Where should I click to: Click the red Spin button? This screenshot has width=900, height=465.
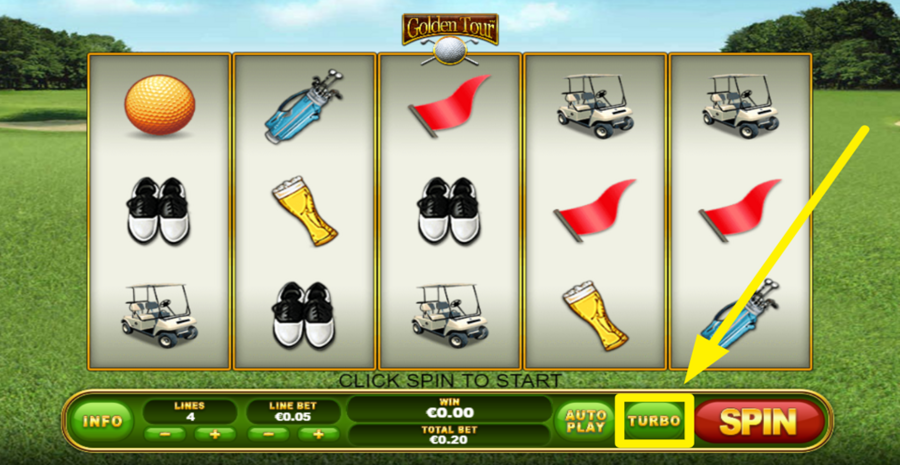pos(758,421)
